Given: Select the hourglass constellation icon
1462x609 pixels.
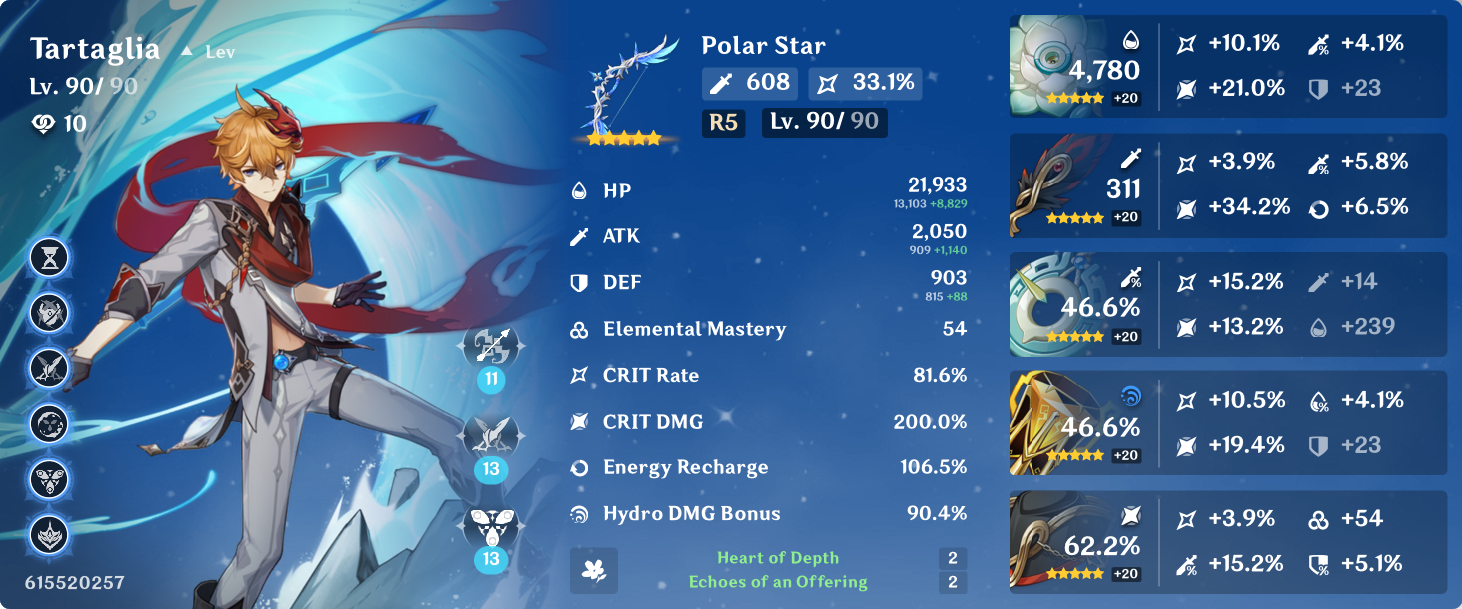Looking at the screenshot, I should click(x=49, y=258).
